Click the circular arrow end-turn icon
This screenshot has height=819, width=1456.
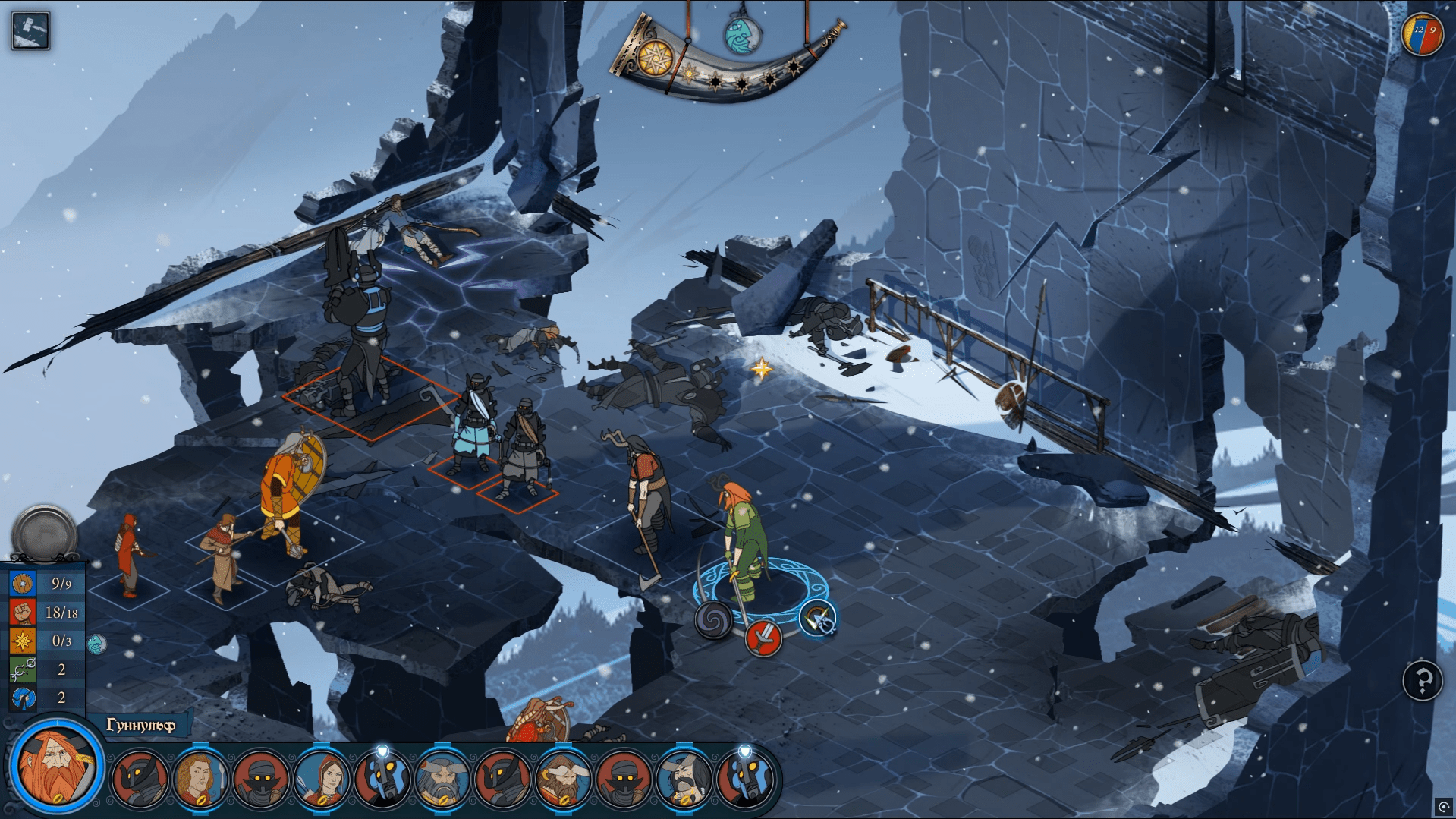tap(818, 619)
